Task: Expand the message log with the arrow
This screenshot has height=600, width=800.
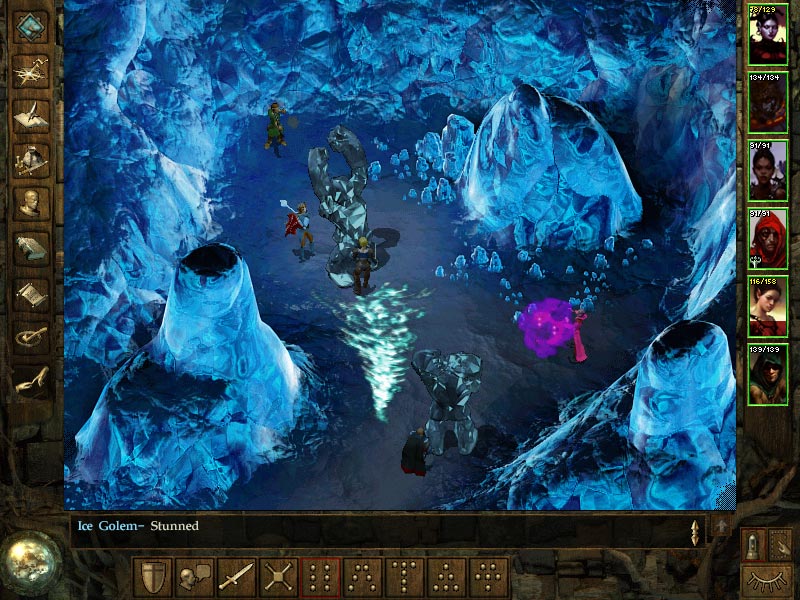Action: tap(721, 526)
